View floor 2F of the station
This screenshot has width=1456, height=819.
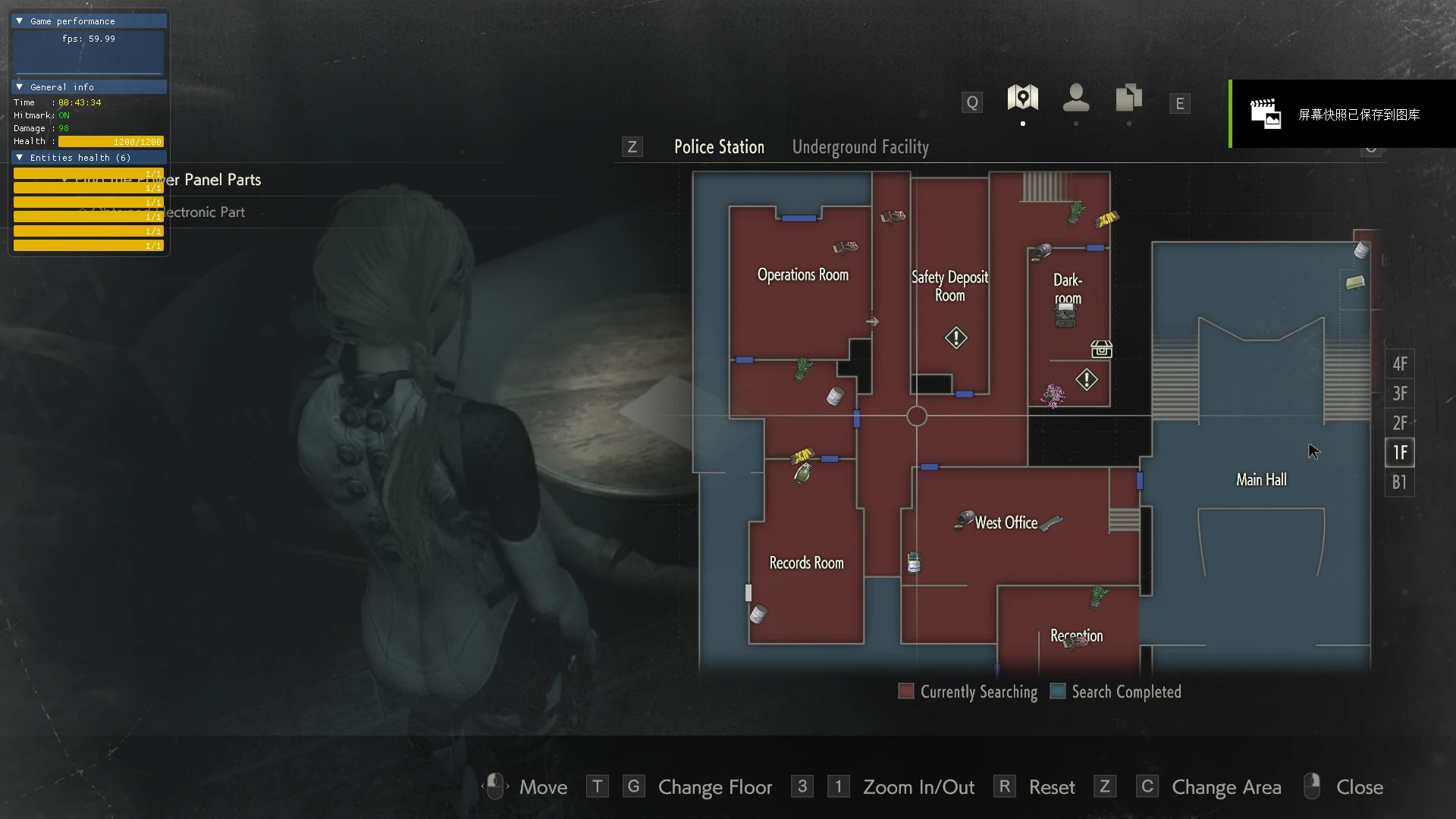pyautogui.click(x=1399, y=423)
